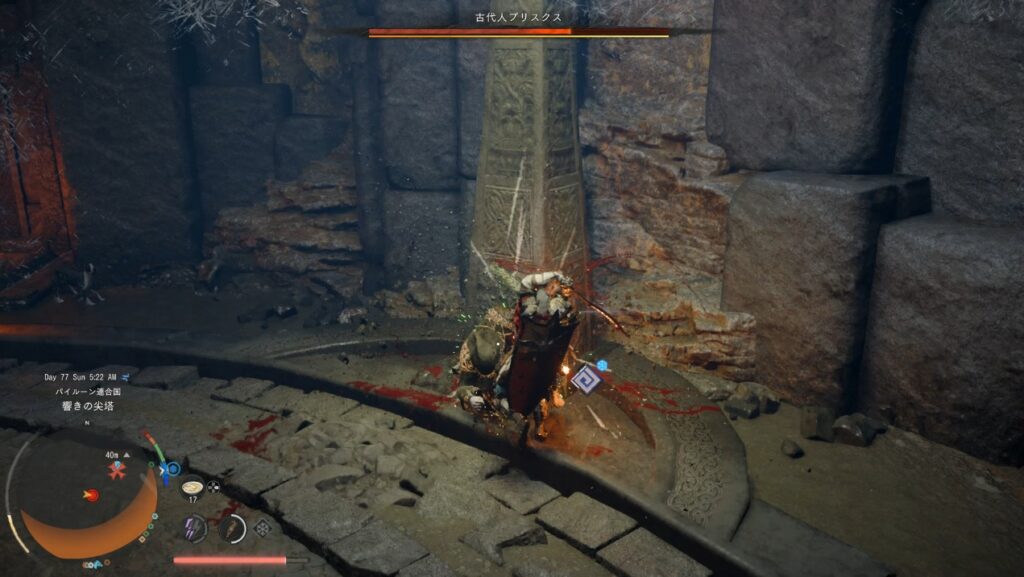Select the red X marker on minimap

(117, 470)
